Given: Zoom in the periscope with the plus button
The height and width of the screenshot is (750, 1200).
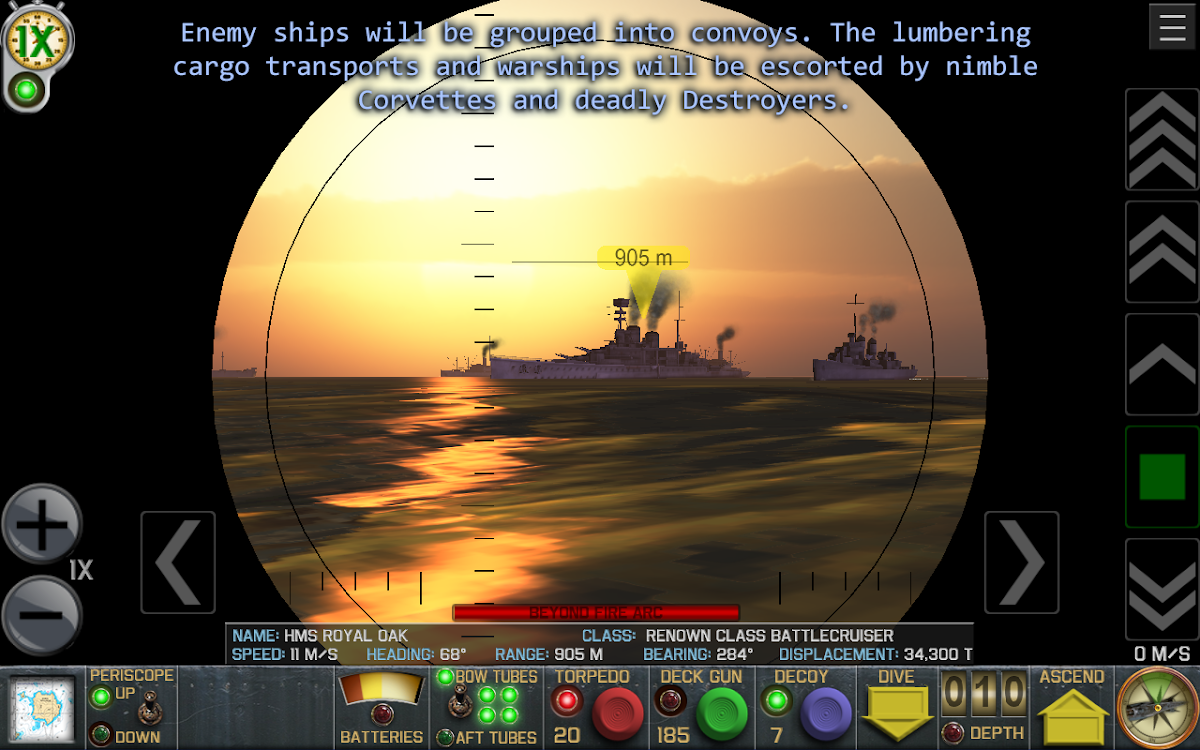Looking at the screenshot, I should tap(42, 523).
